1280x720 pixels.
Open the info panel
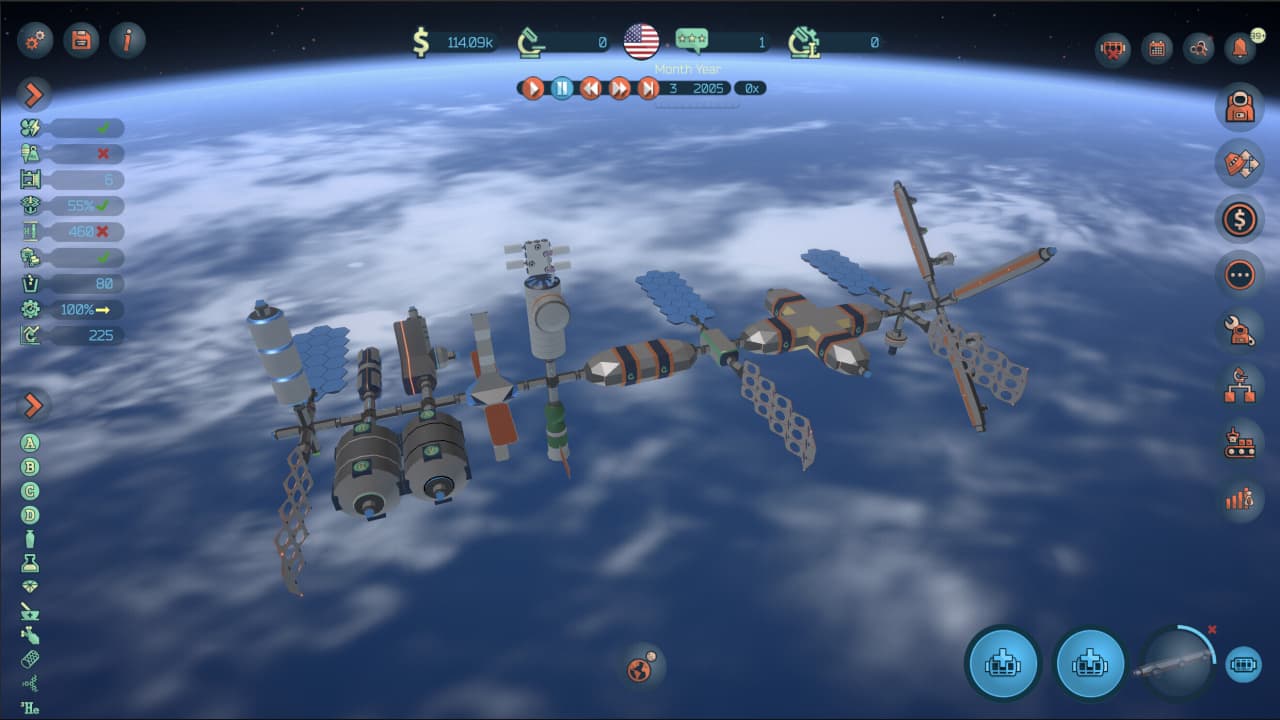127,40
